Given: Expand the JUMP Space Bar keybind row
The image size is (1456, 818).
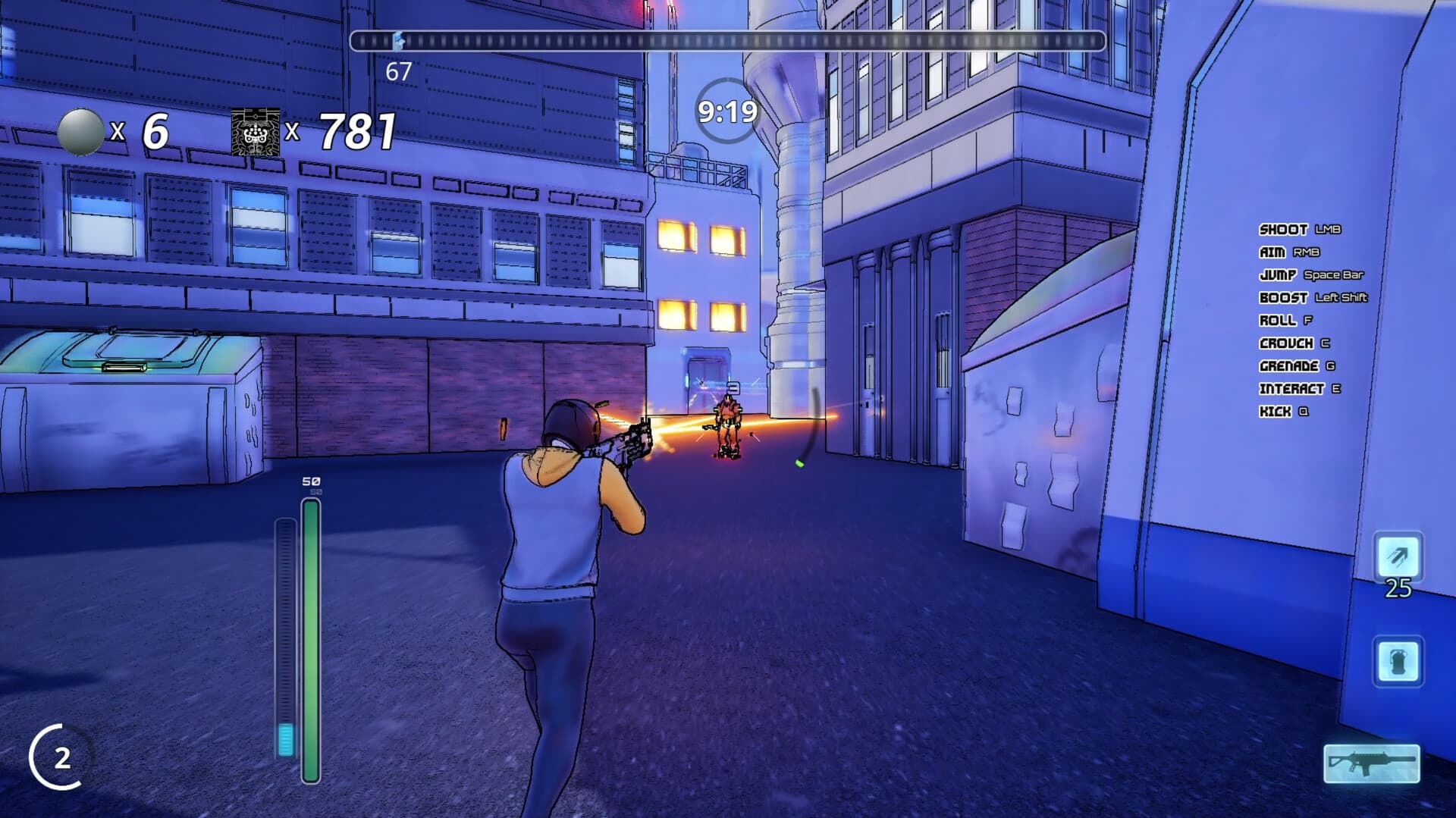Looking at the screenshot, I should [x=1312, y=275].
